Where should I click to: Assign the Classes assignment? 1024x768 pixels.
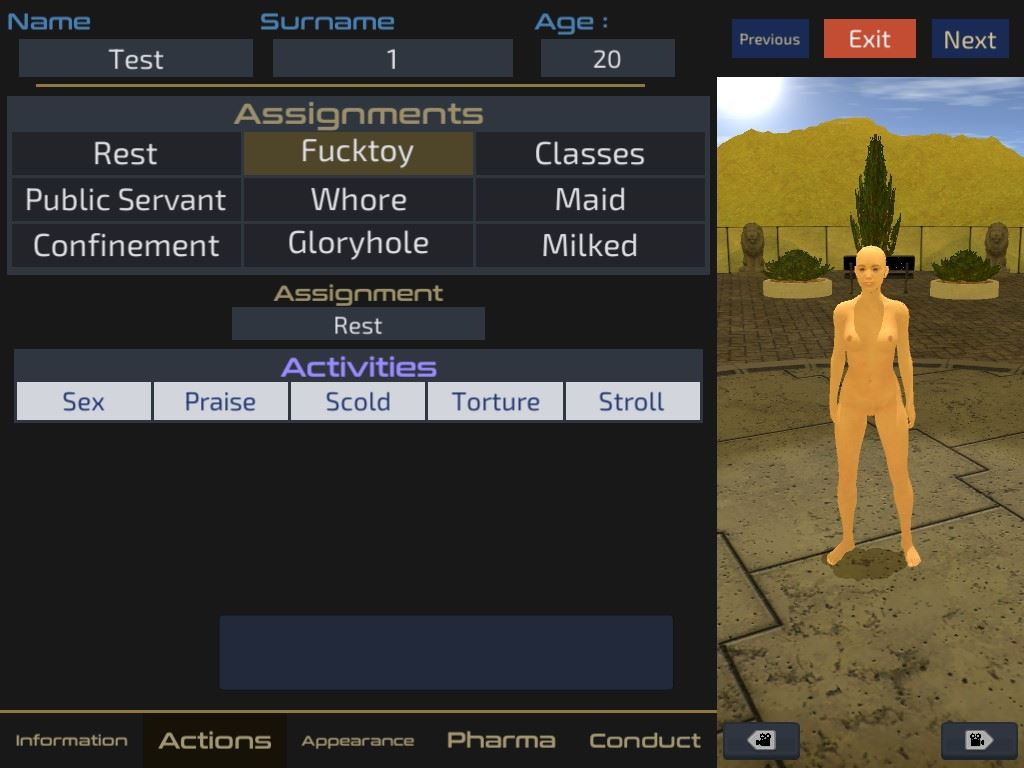coord(589,154)
